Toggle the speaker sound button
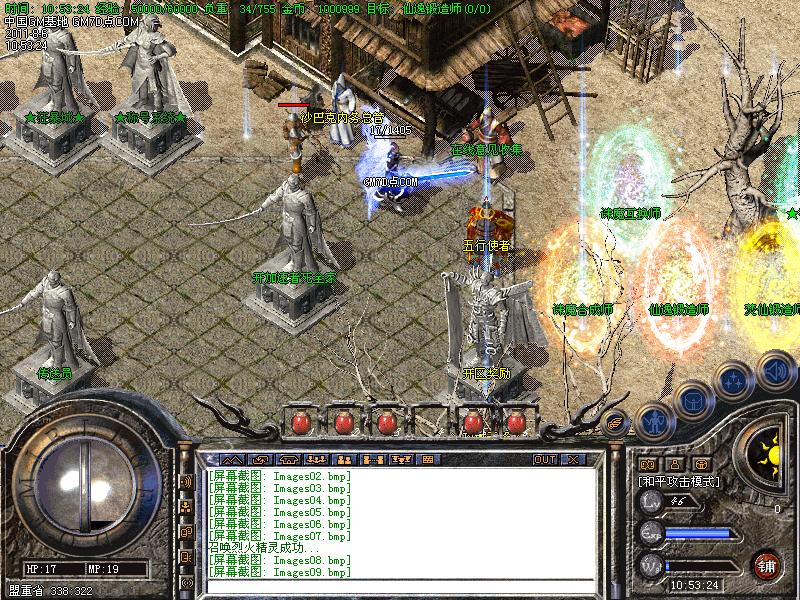800x600 pixels. point(775,368)
